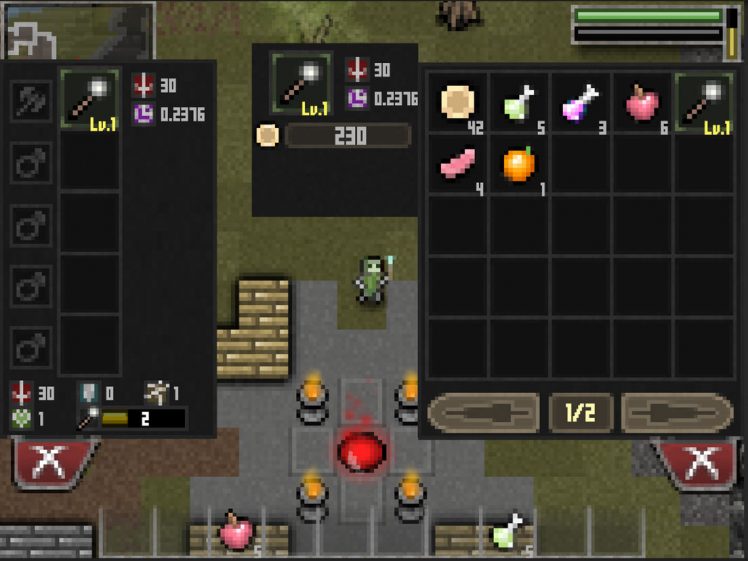748x561 pixels.
Task: Choose the purple potion stack of 3
Action: point(580,102)
